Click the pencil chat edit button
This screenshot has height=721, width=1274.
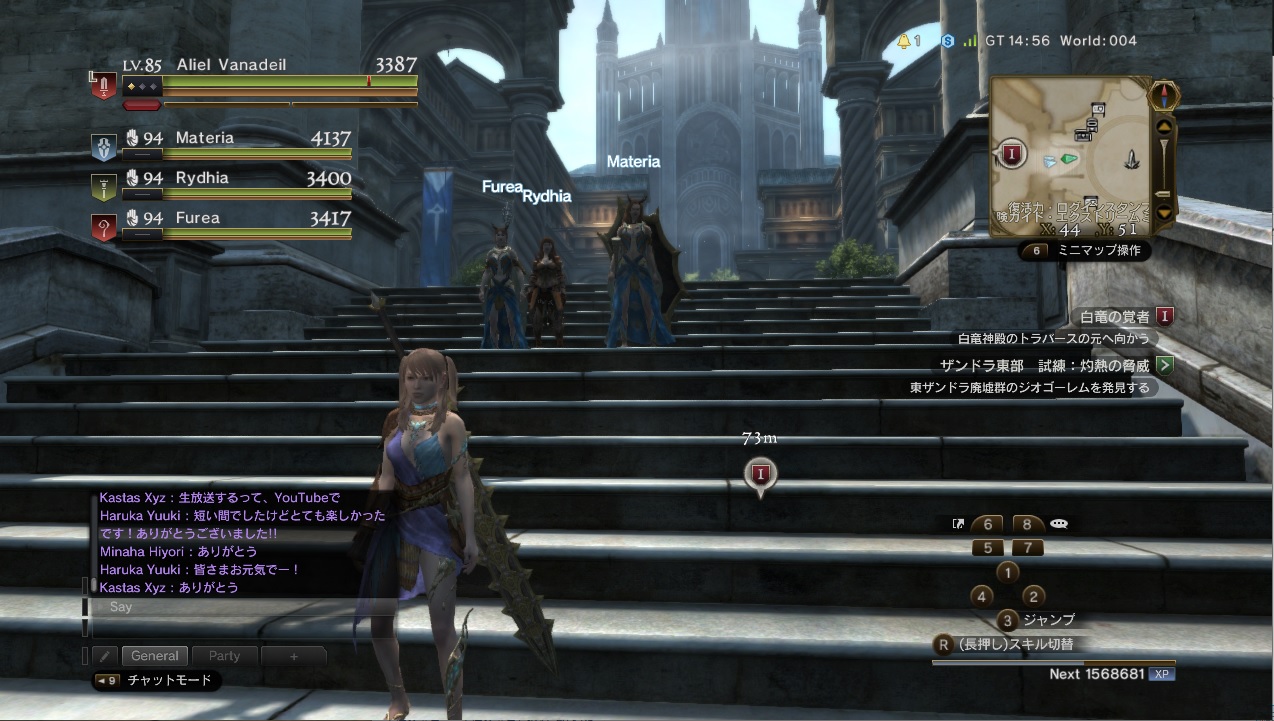105,656
